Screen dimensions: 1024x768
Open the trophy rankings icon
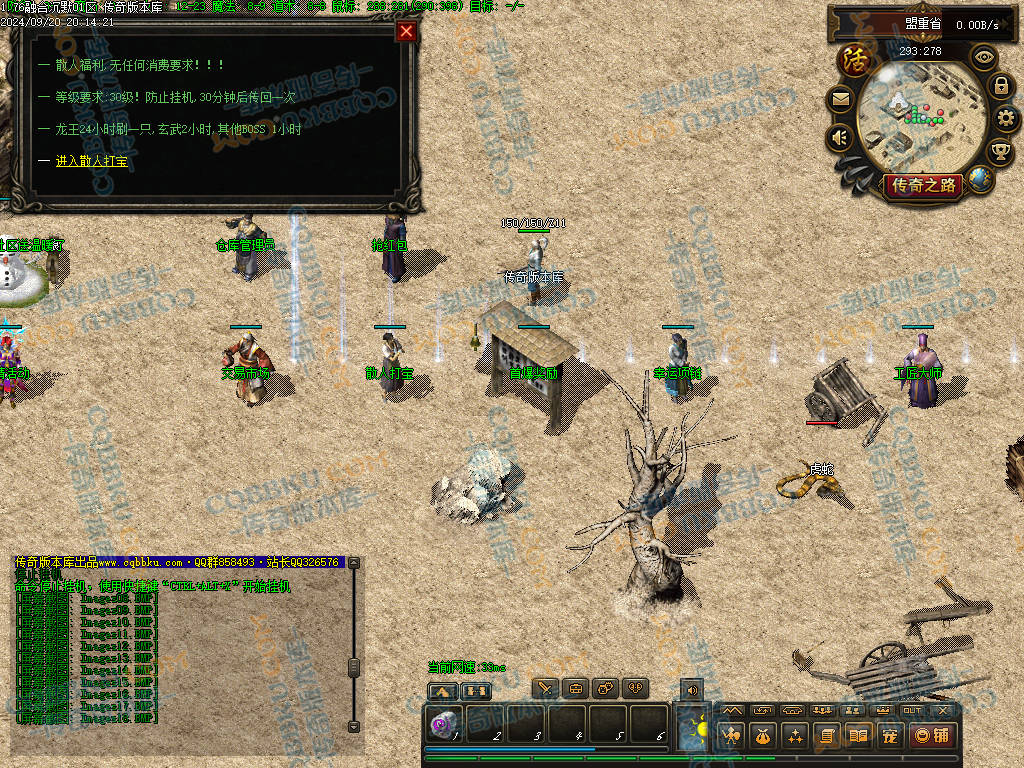tap(1000, 152)
